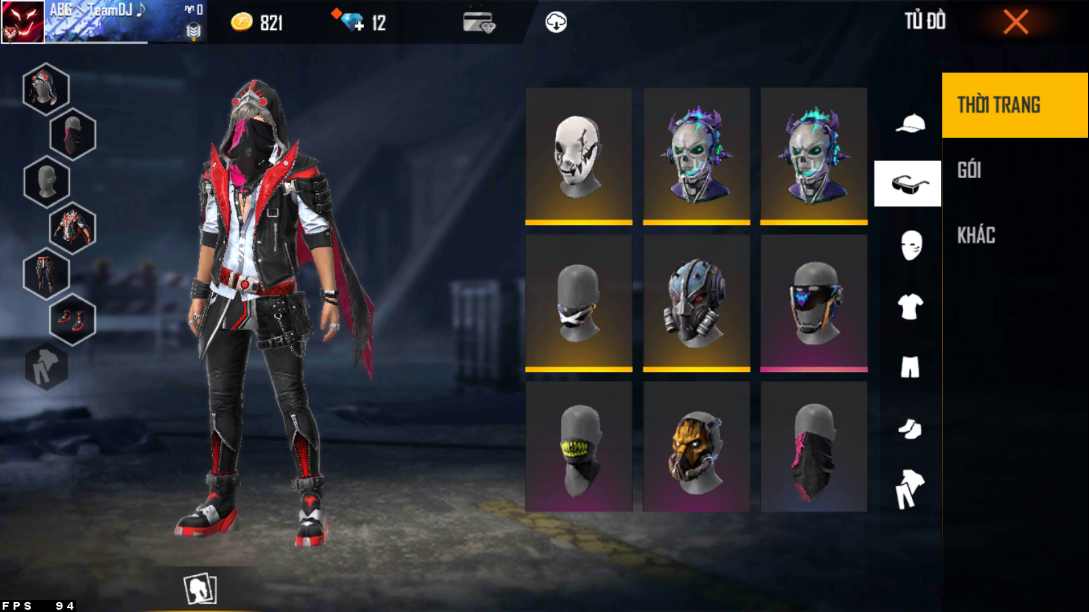Show the t-shirt tops category
This screenshot has height=612, width=1089.
(x=910, y=307)
